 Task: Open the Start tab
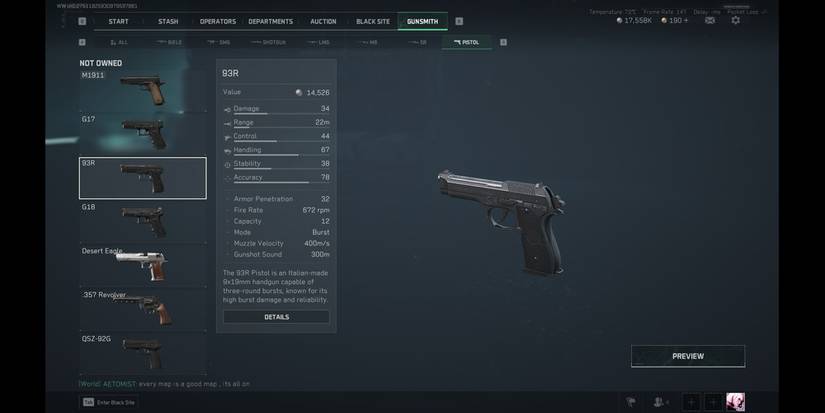tap(118, 21)
